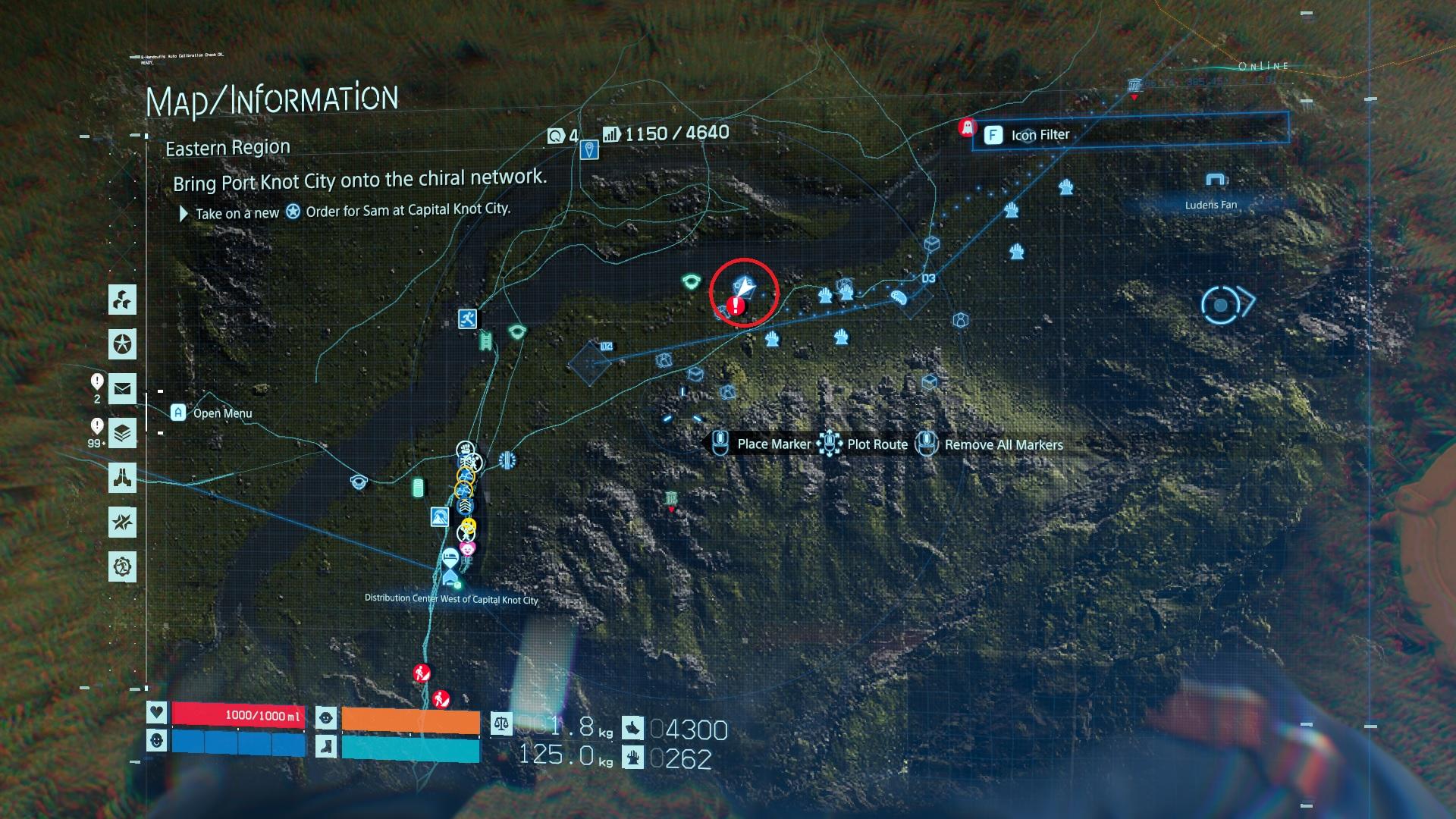Click the map pin marker icon
The width and height of the screenshot is (1456, 819).
coord(589,149)
